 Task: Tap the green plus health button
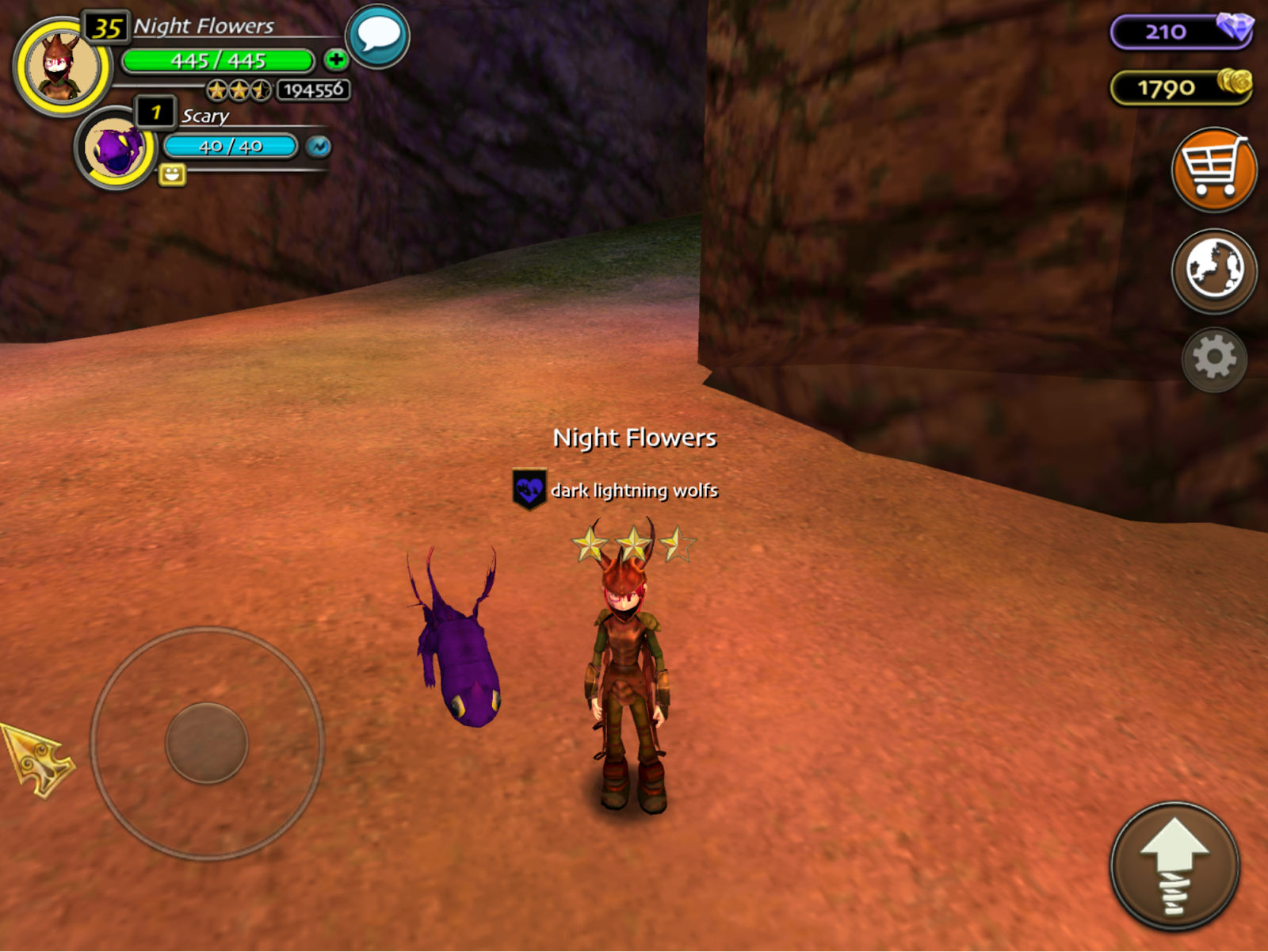[336, 59]
